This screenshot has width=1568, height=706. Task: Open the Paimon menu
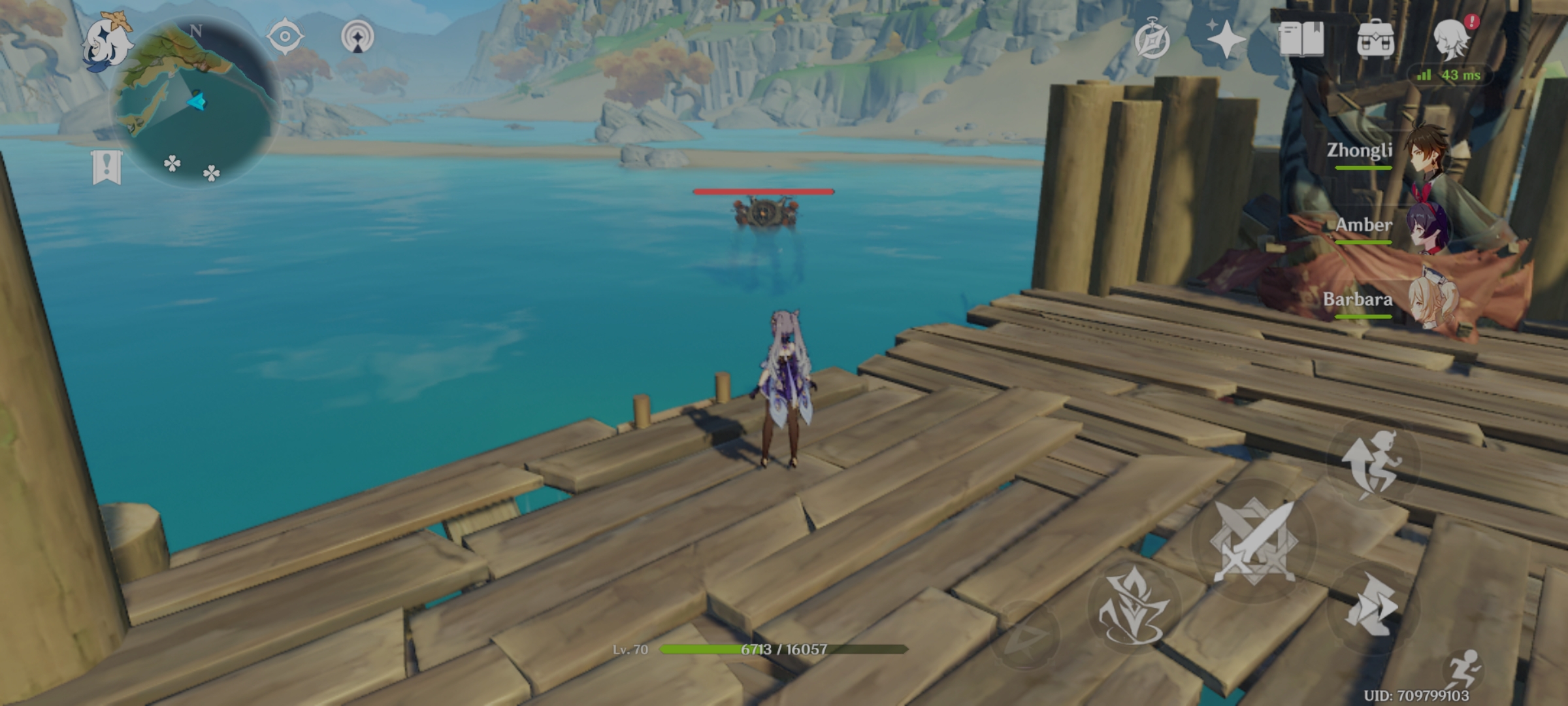106,41
